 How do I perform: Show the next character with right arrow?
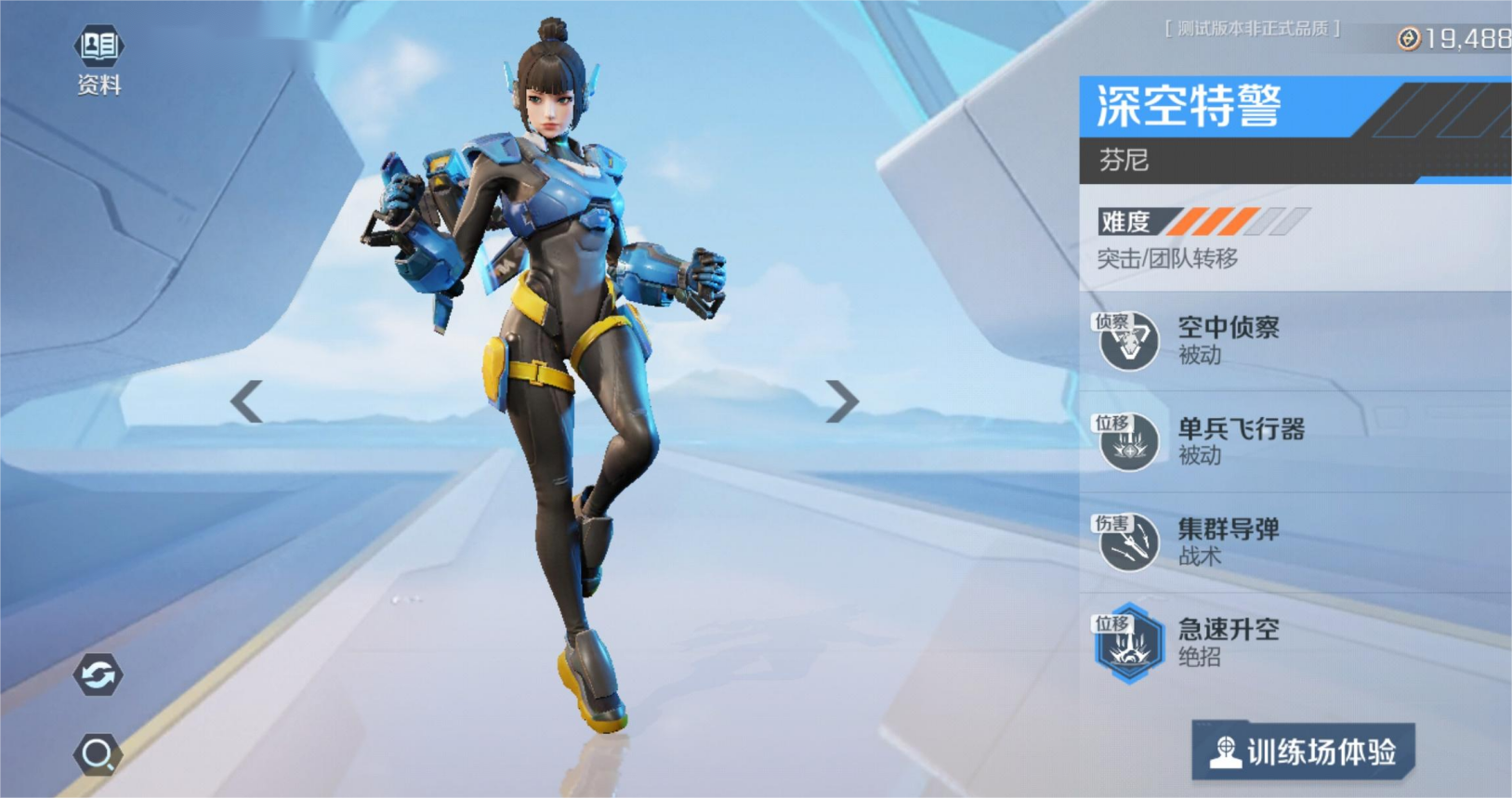click(x=841, y=402)
